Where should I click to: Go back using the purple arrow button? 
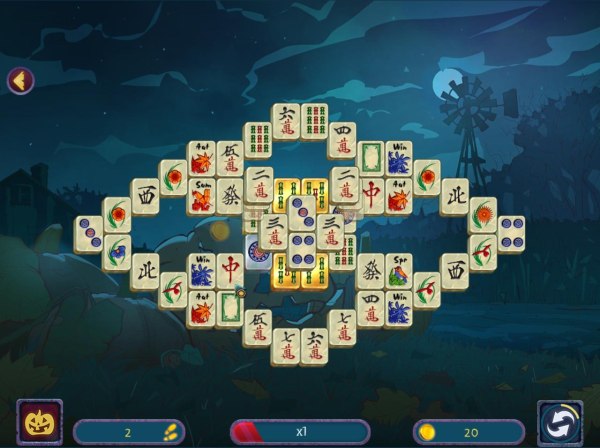[20, 80]
